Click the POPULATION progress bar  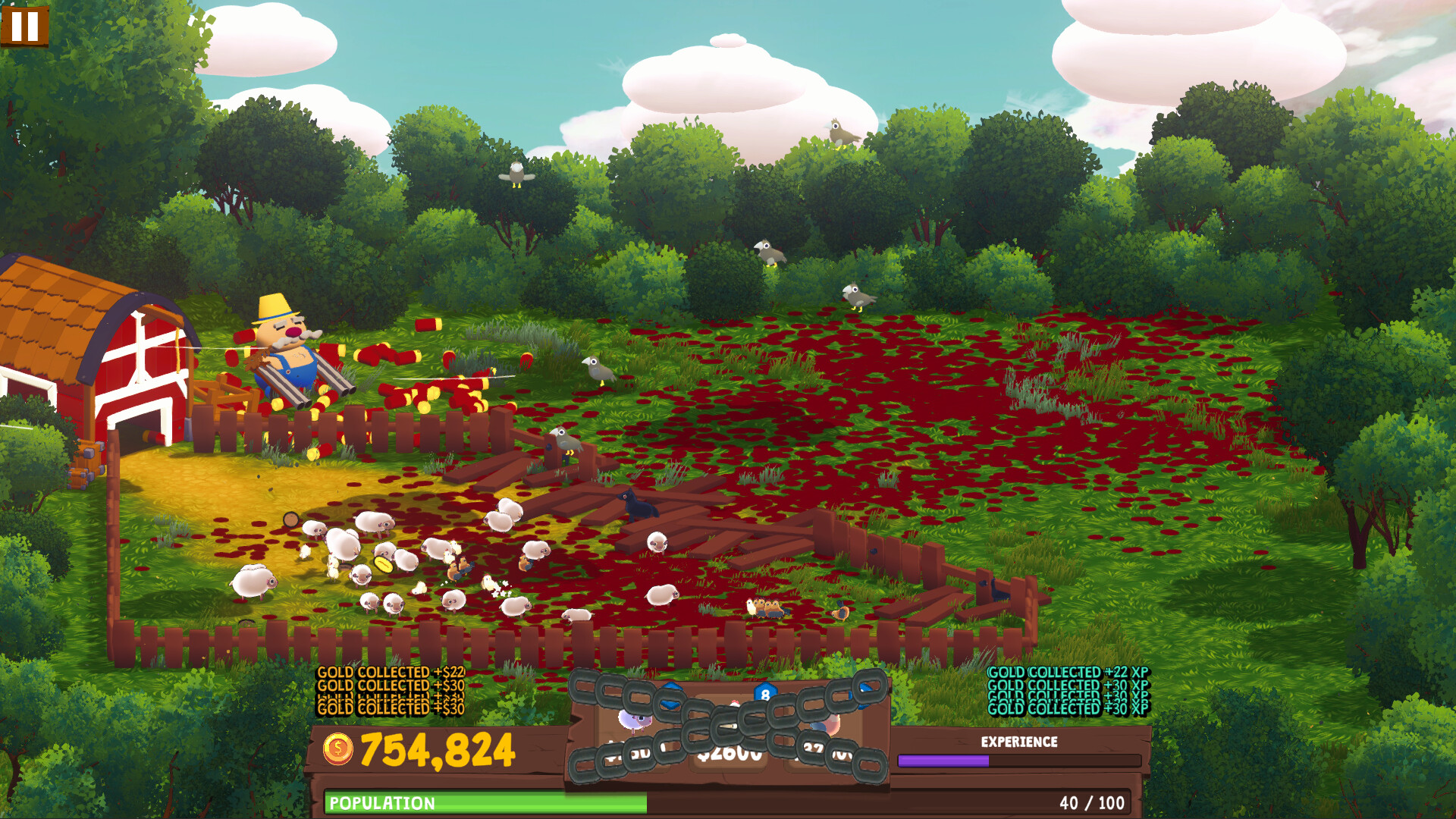(x=485, y=804)
